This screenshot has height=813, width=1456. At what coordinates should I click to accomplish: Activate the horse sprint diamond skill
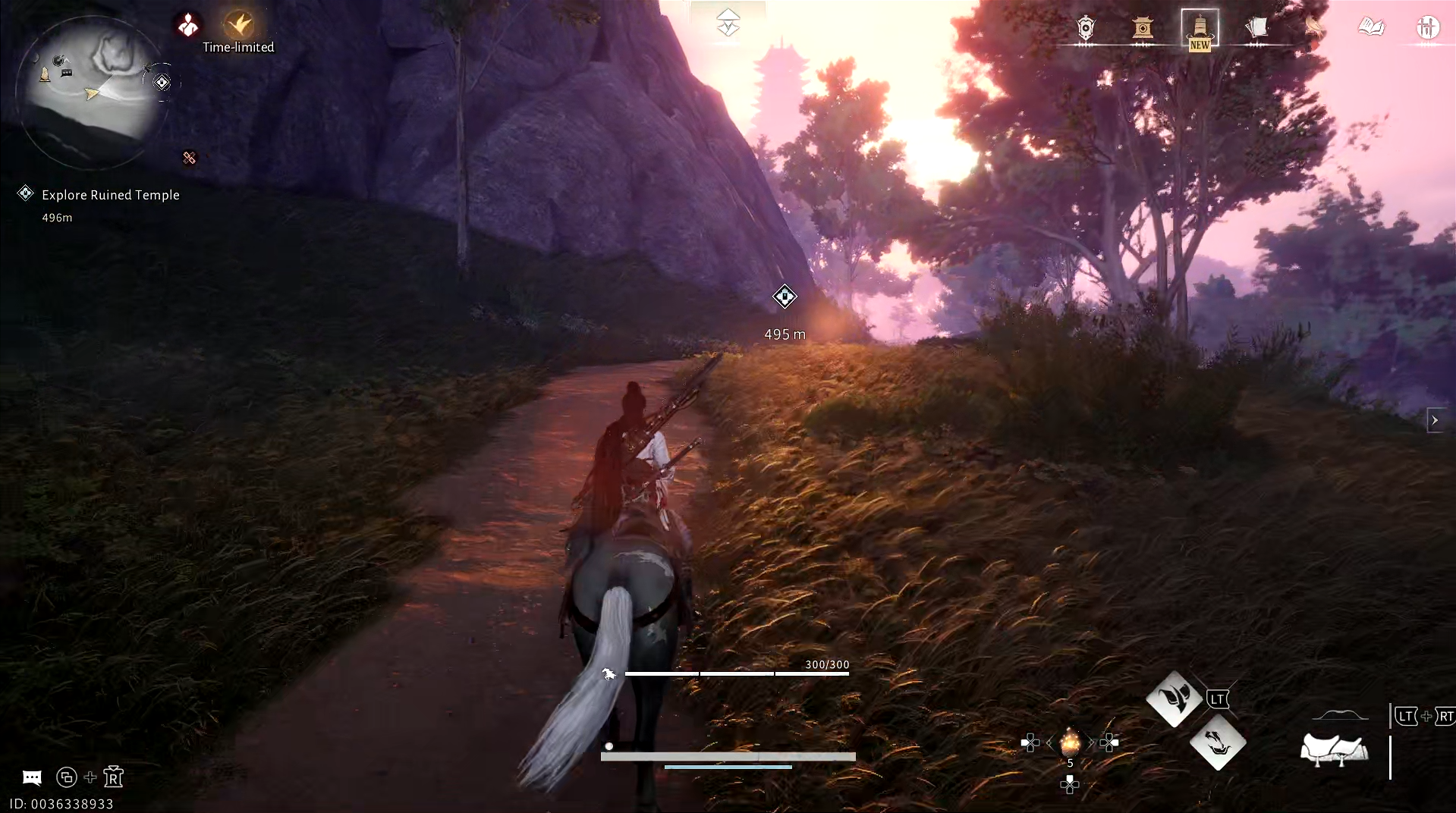coord(1175,699)
